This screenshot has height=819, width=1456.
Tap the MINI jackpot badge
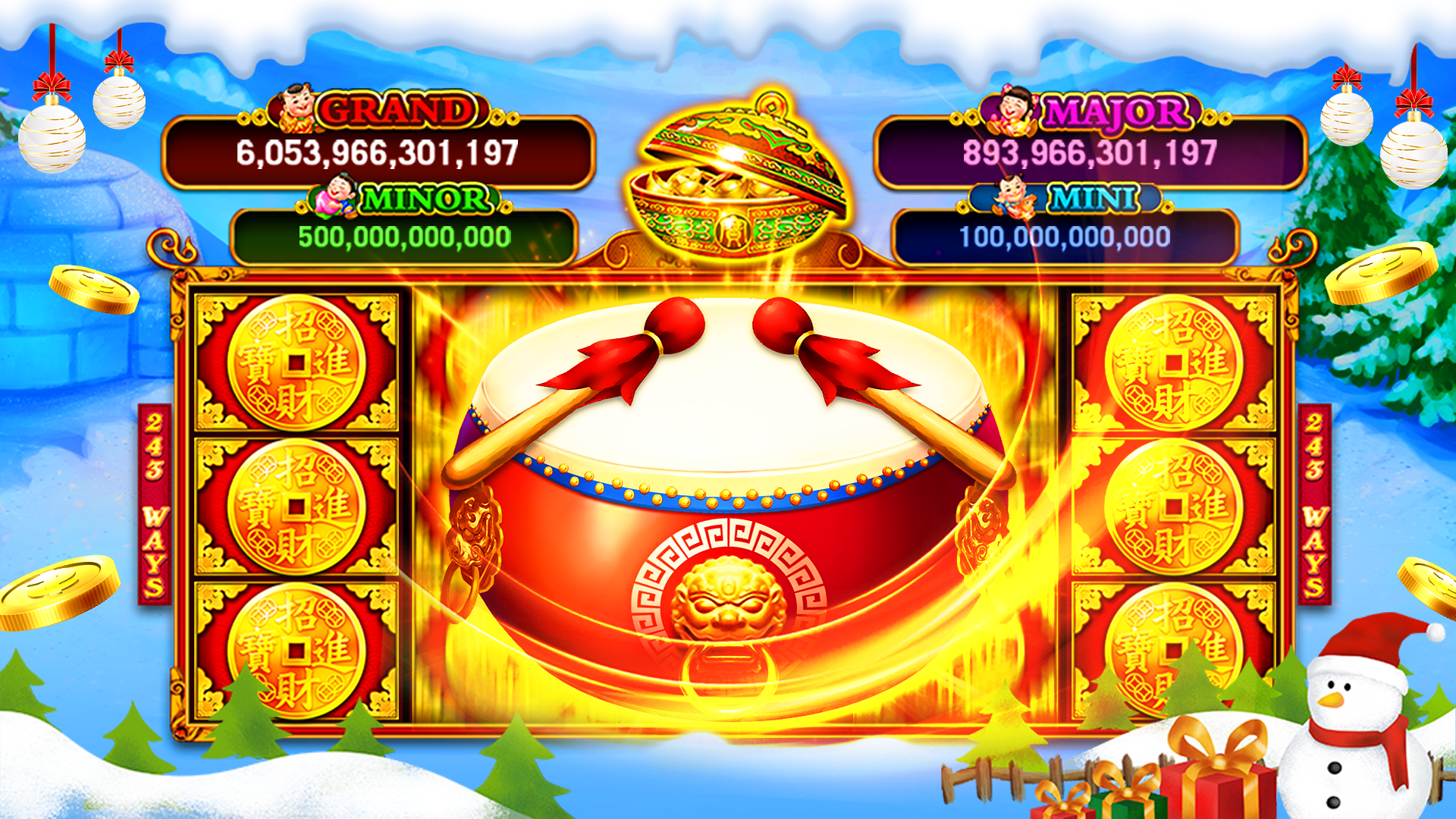1092,199
